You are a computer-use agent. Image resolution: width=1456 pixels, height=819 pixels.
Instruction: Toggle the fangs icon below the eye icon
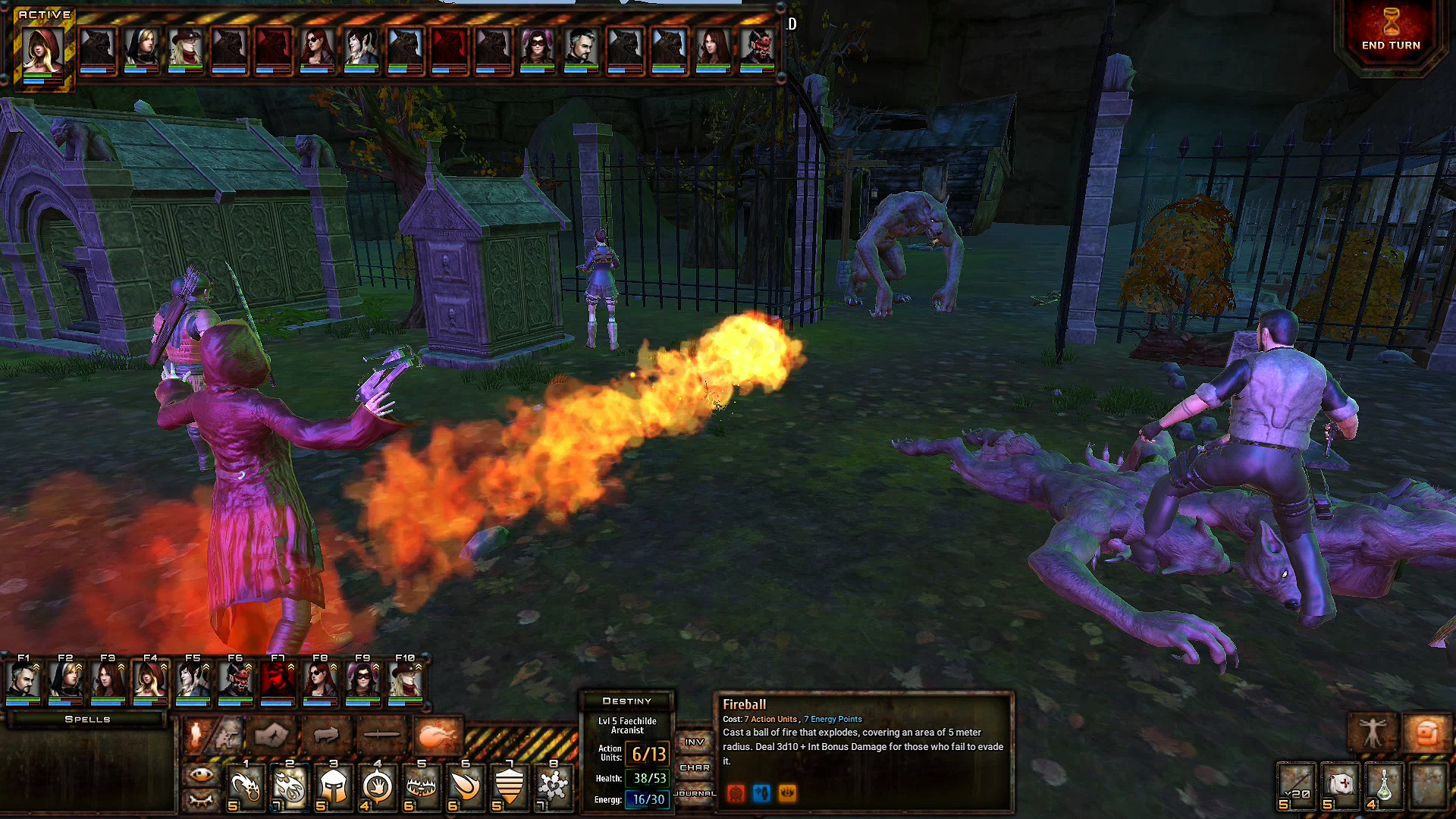pyautogui.click(x=200, y=802)
